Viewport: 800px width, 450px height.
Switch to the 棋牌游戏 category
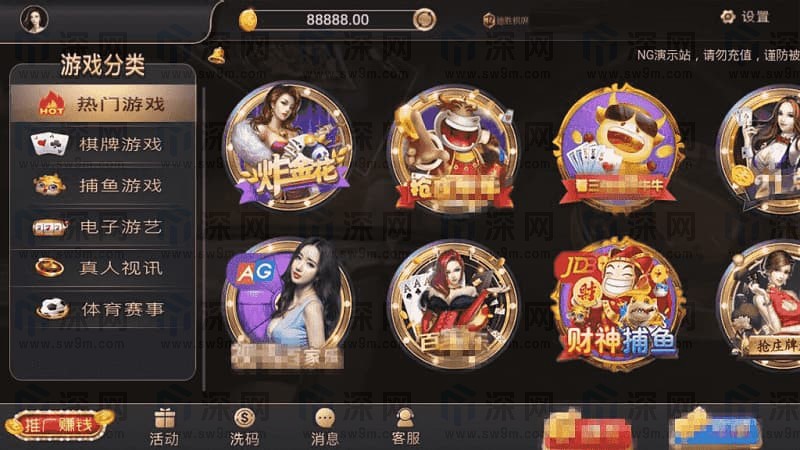click(x=103, y=143)
